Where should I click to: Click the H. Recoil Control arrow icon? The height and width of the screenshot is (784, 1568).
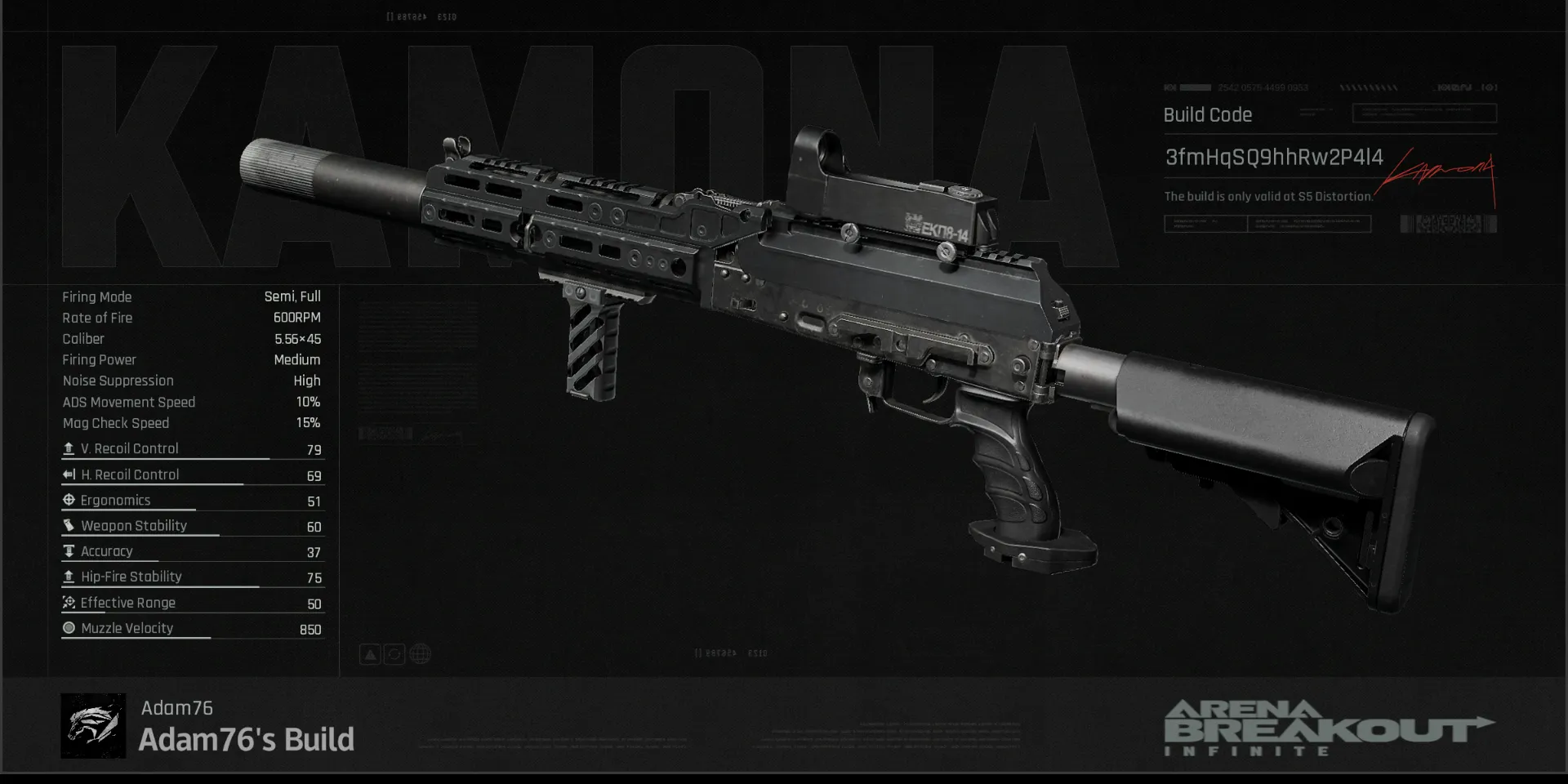(69, 474)
